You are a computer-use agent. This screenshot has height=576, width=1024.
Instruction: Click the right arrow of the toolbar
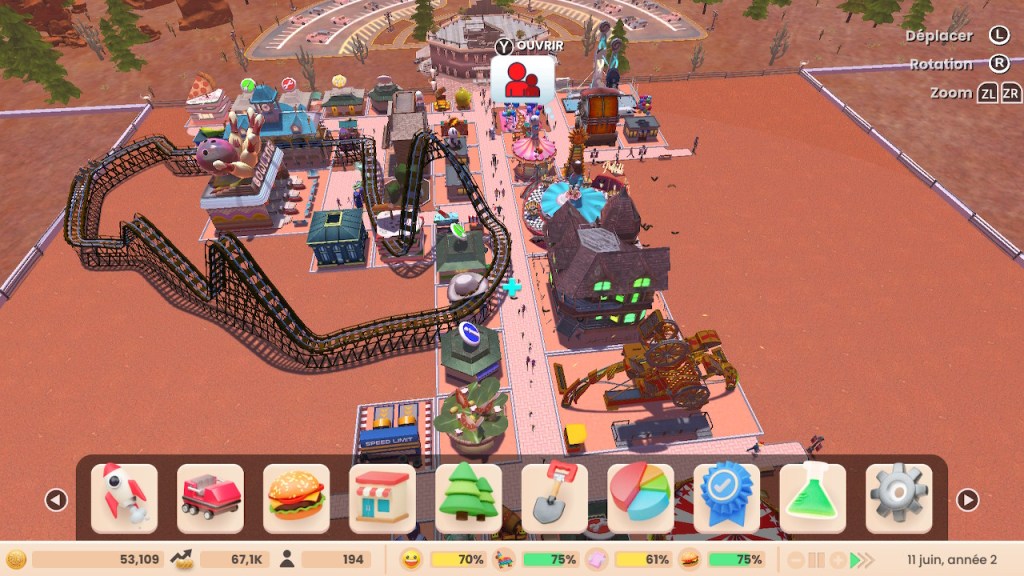(x=967, y=499)
